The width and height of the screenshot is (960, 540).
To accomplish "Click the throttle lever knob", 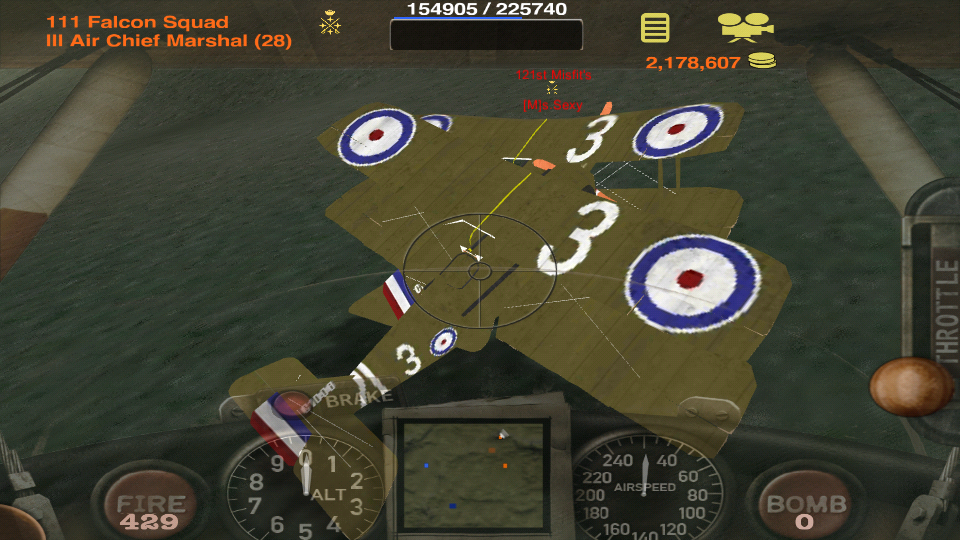I will [909, 386].
